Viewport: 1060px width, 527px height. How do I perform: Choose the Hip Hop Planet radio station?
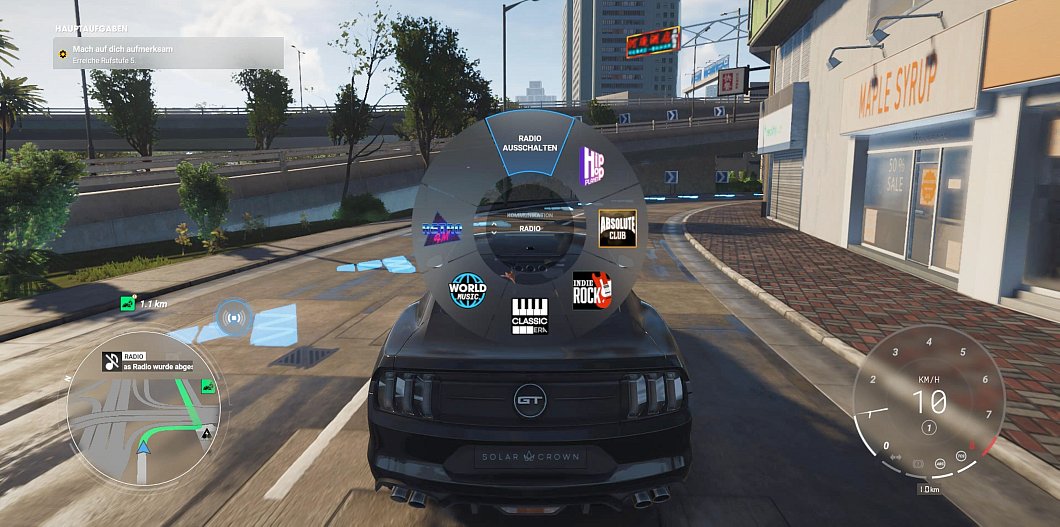[x=595, y=164]
